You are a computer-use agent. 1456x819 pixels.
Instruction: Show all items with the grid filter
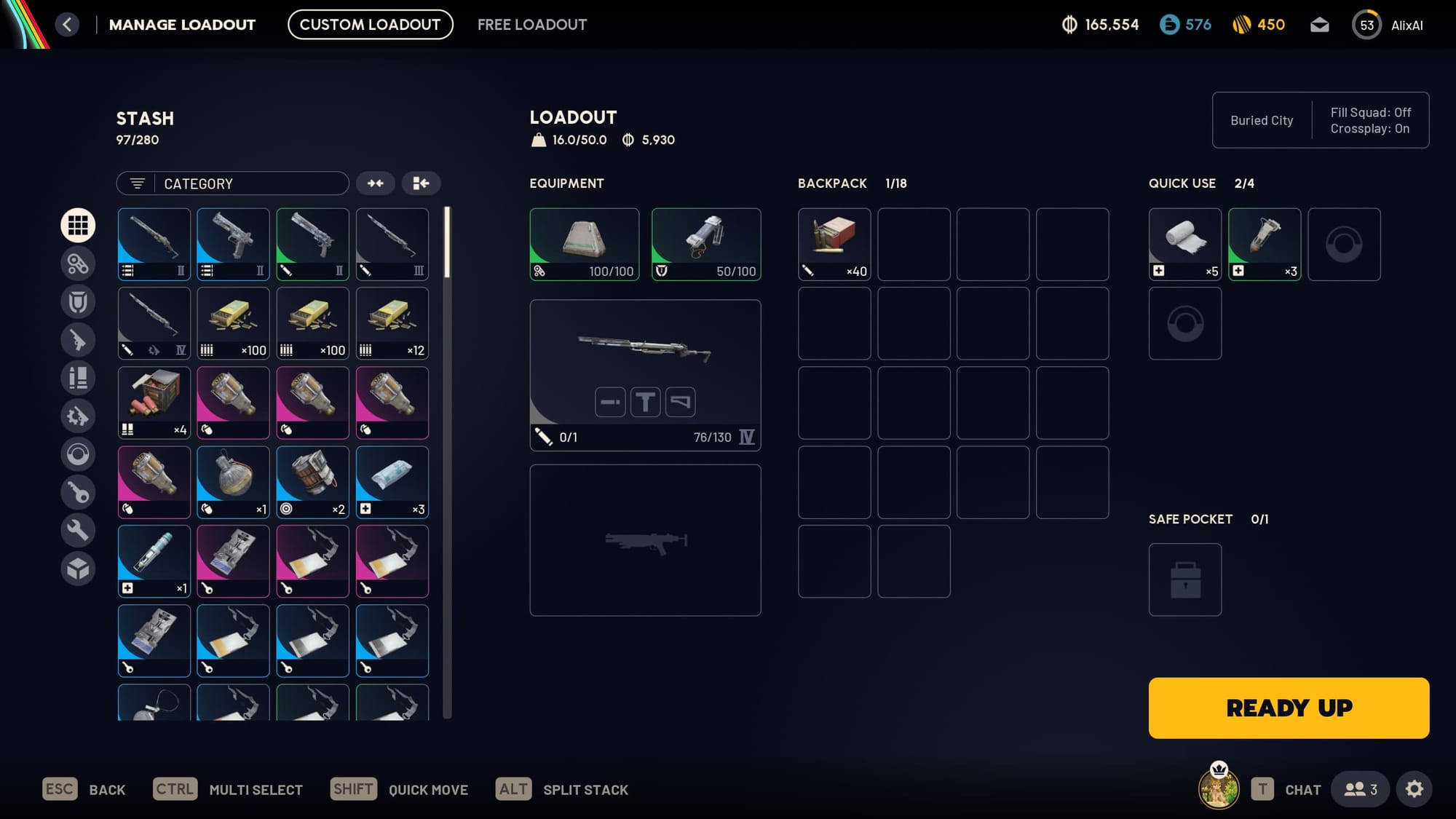point(78,225)
